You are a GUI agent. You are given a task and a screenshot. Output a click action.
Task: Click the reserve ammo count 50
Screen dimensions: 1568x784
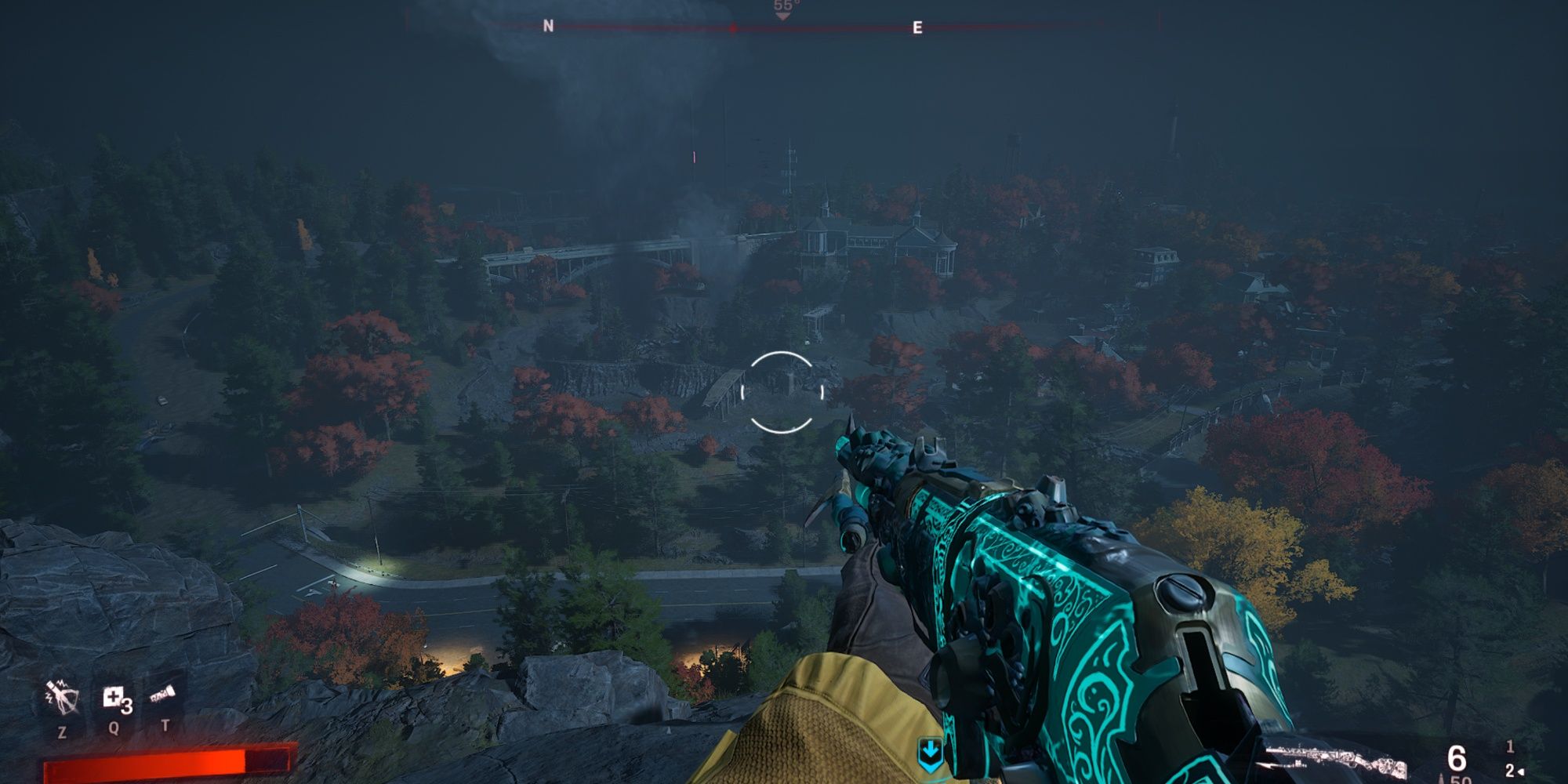coord(1460,781)
